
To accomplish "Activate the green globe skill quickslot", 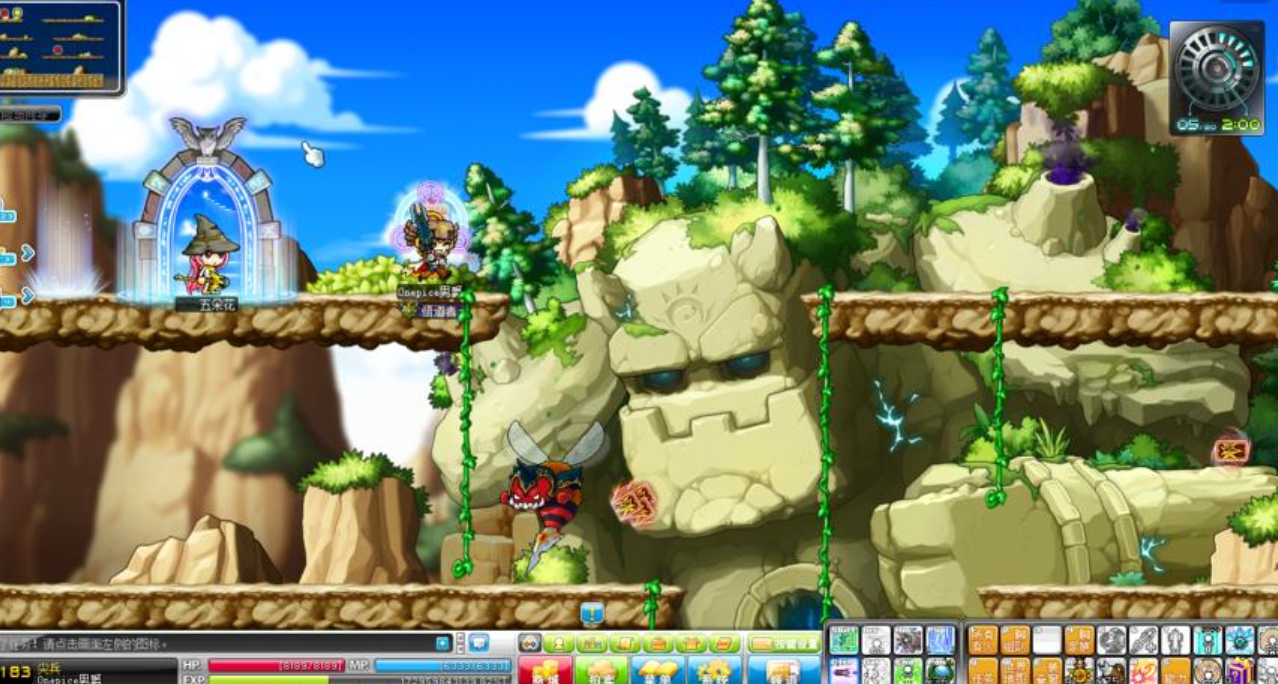I will tap(940, 670).
